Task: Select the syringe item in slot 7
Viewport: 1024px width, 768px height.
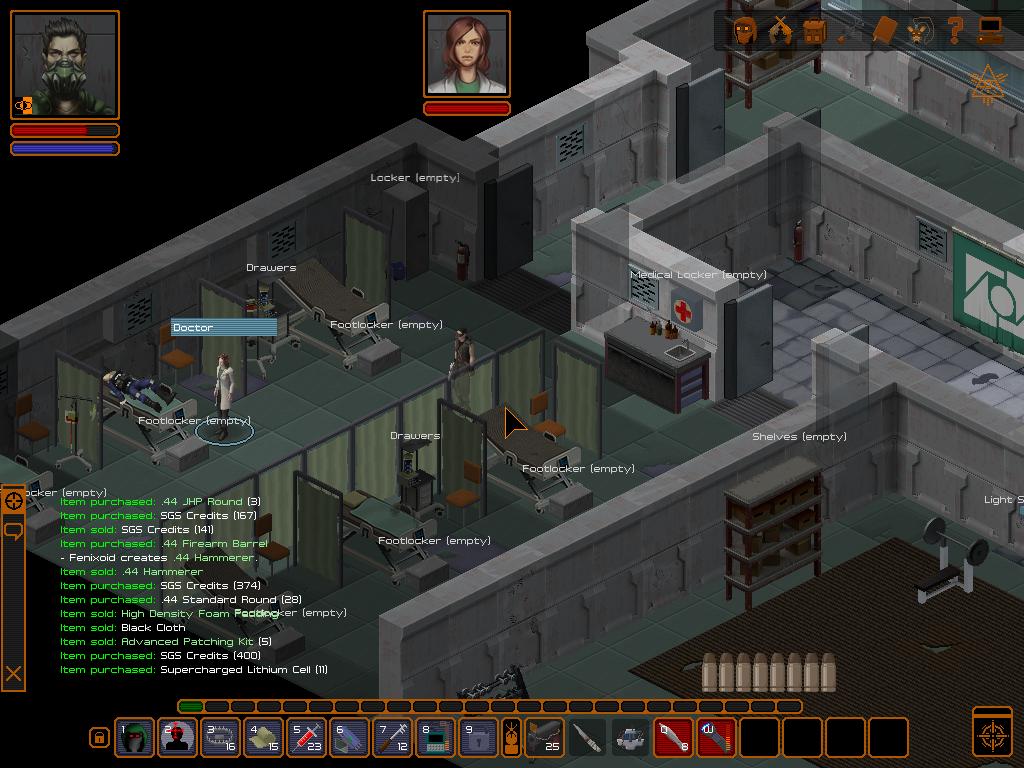Action: pos(392,738)
